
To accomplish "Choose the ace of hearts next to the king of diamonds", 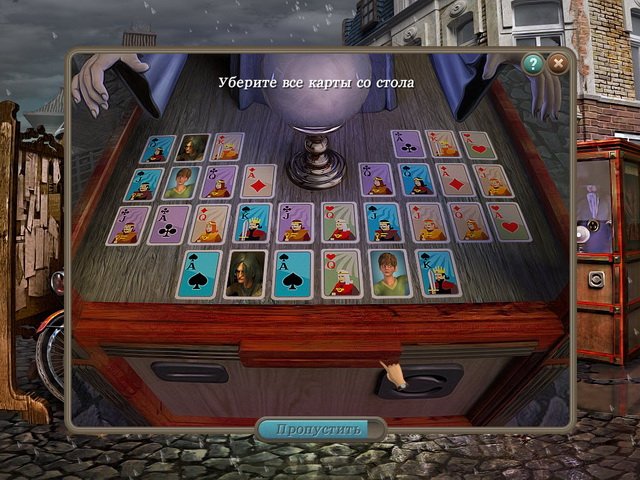I will (476, 145).
